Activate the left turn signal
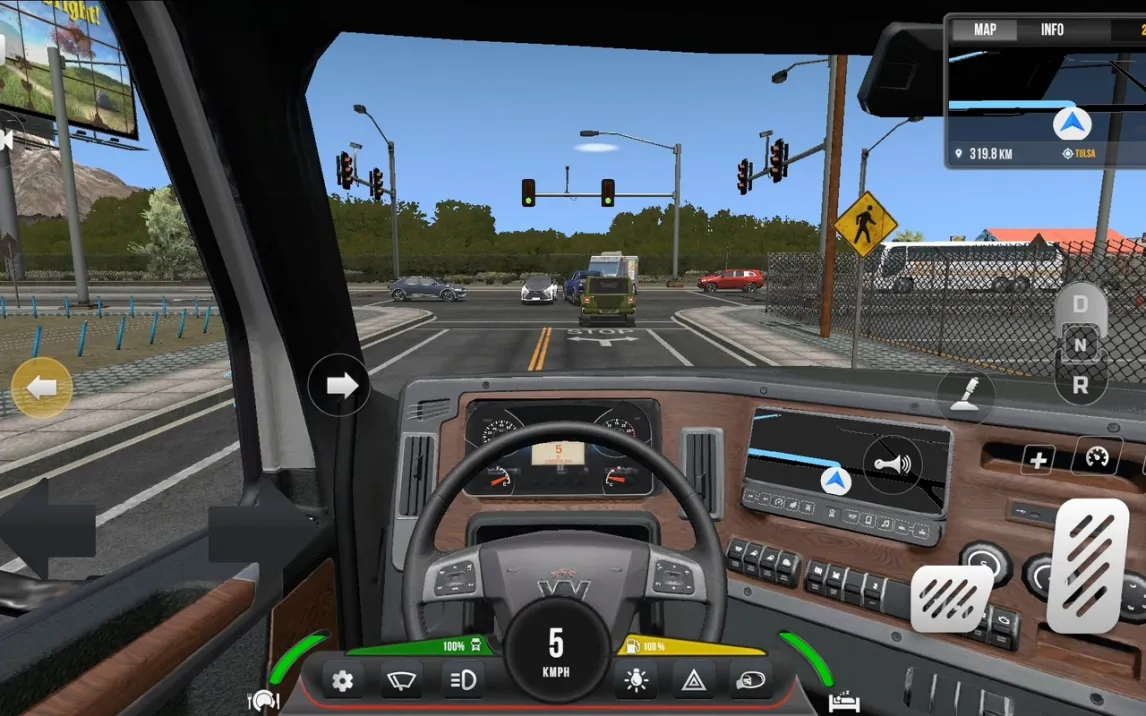The height and width of the screenshot is (716, 1146). click(x=41, y=388)
